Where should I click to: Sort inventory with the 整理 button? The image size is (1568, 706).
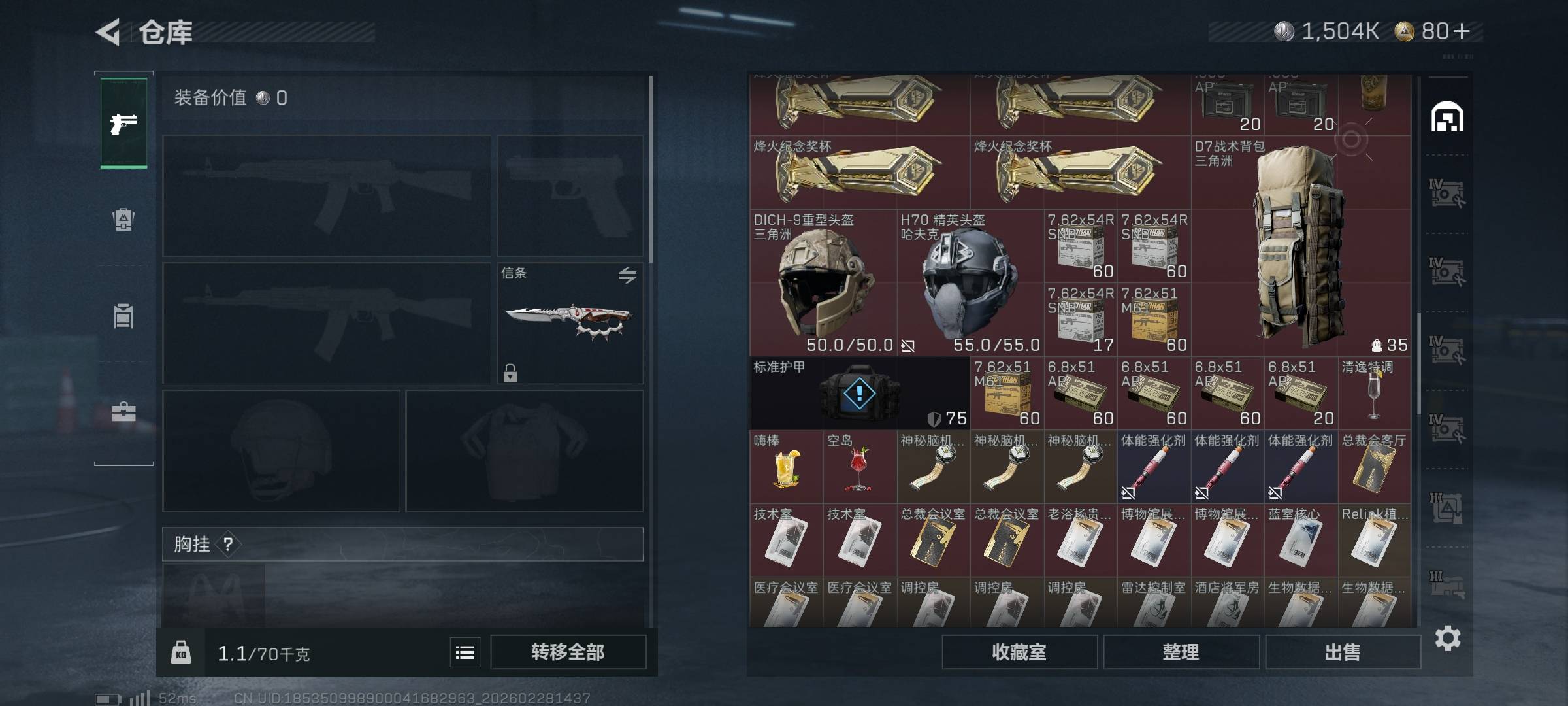(1181, 652)
